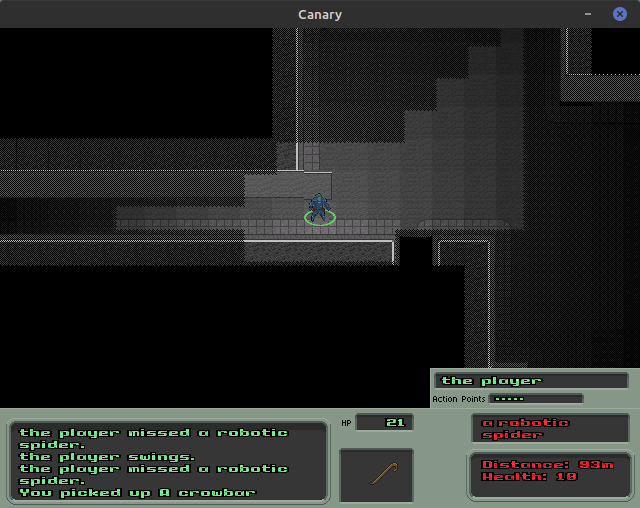640x508 pixels.
Task: Minimize the Canary window
Action: tap(589, 14)
